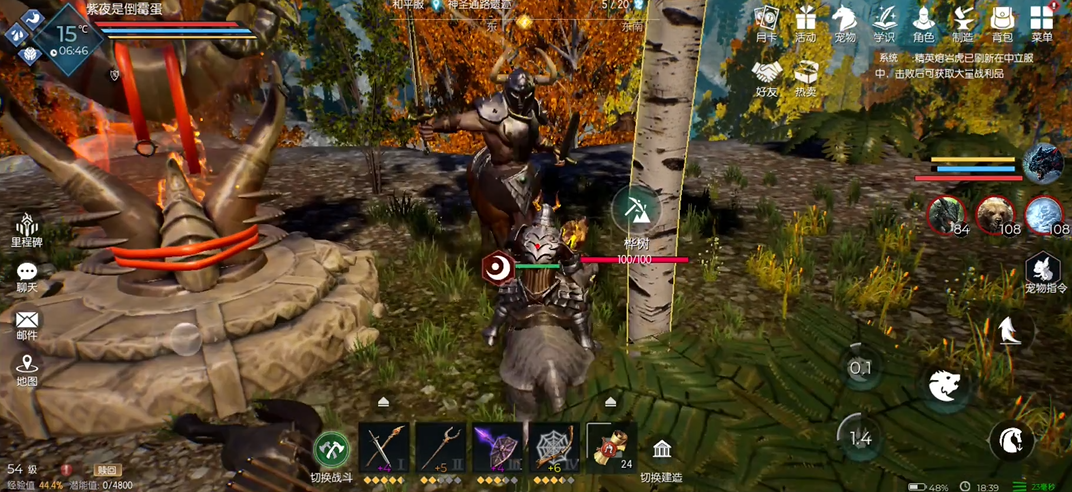Viewport: 1072px width, 492px height.
Task: Open the 宠物 pet menu
Action: click(x=845, y=20)
